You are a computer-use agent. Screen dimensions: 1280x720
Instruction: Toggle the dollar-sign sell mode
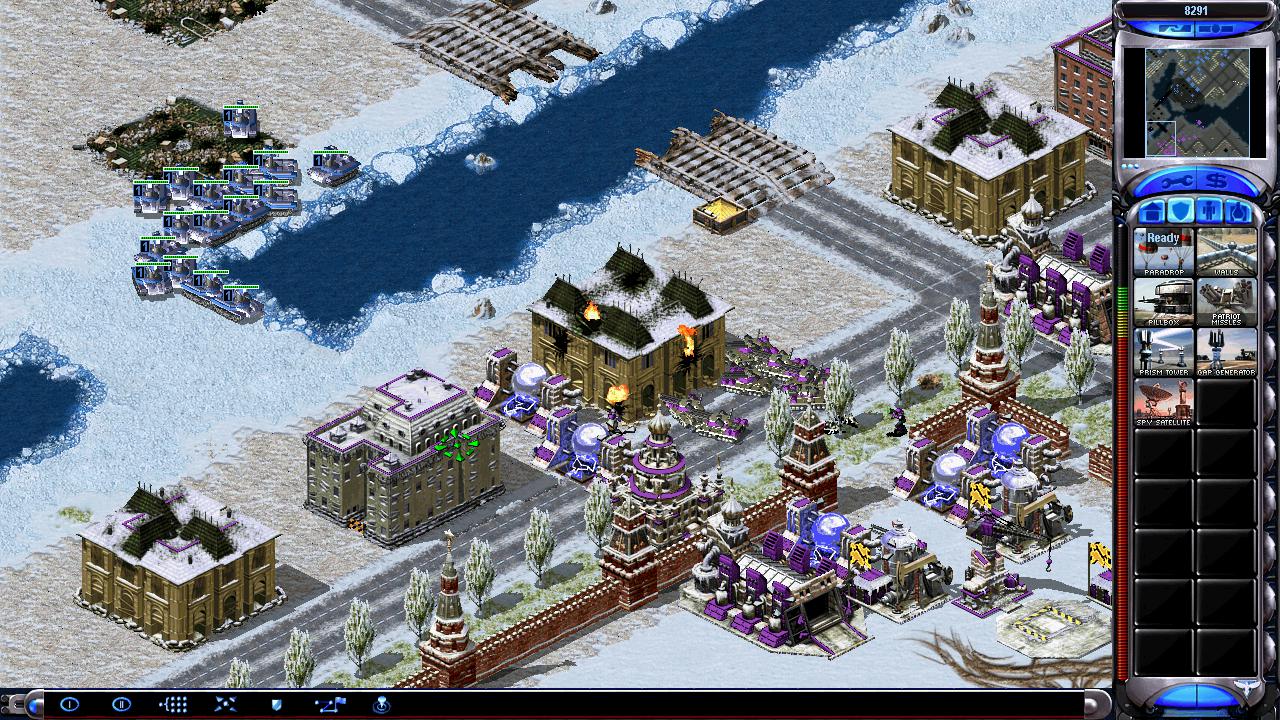point(1218,181)
